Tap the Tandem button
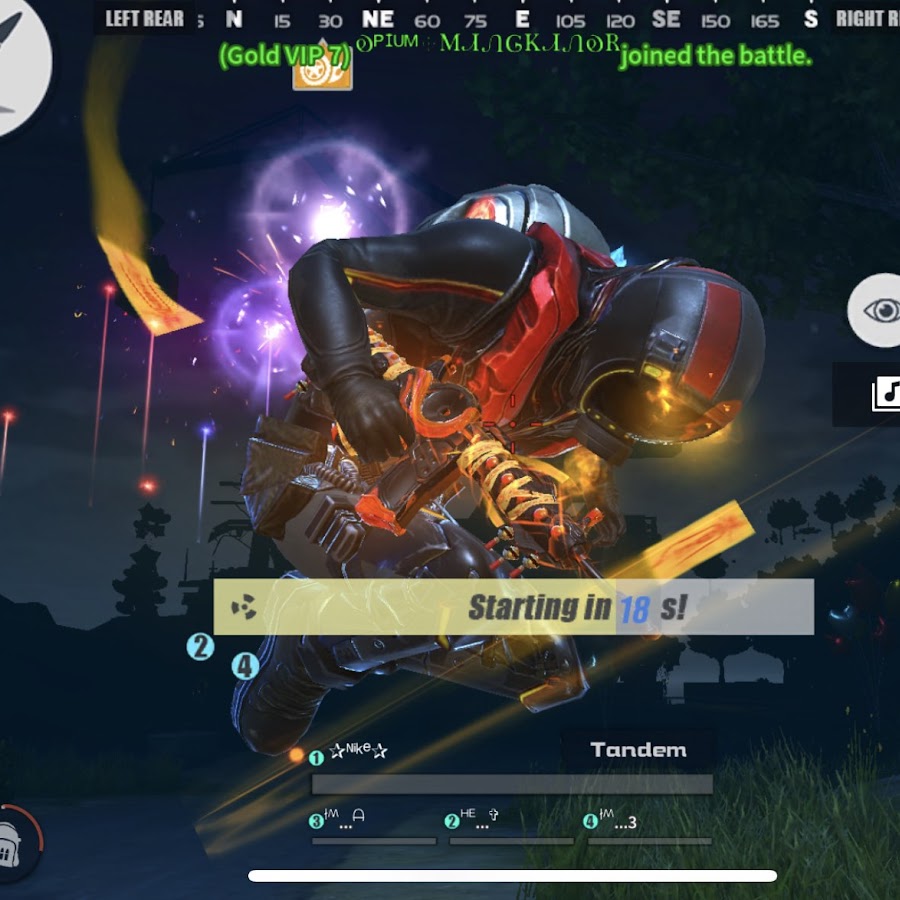Screen dimensions: 900x900 (x=638, y=750)
